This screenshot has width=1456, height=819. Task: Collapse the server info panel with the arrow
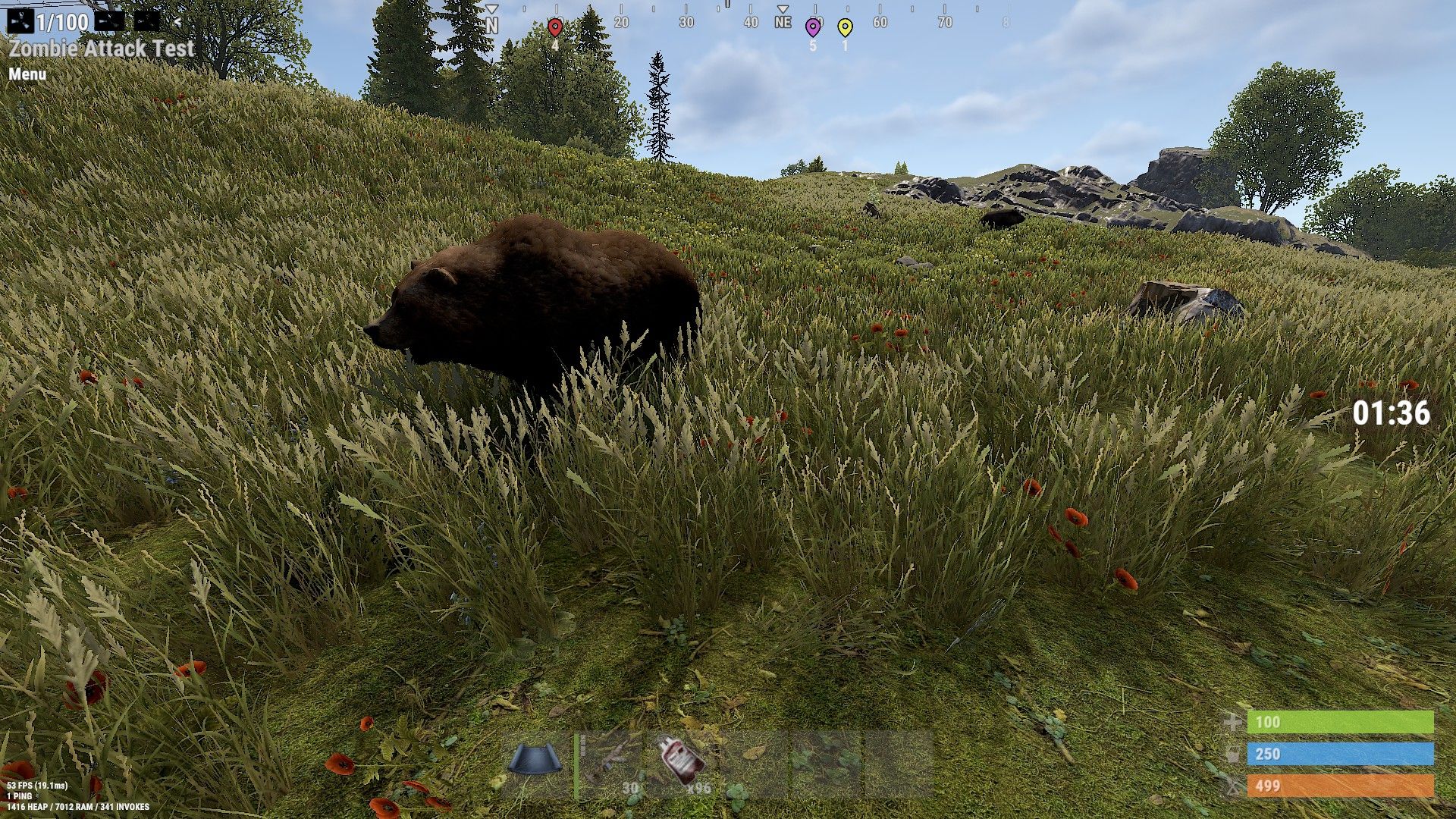(177, 21)
